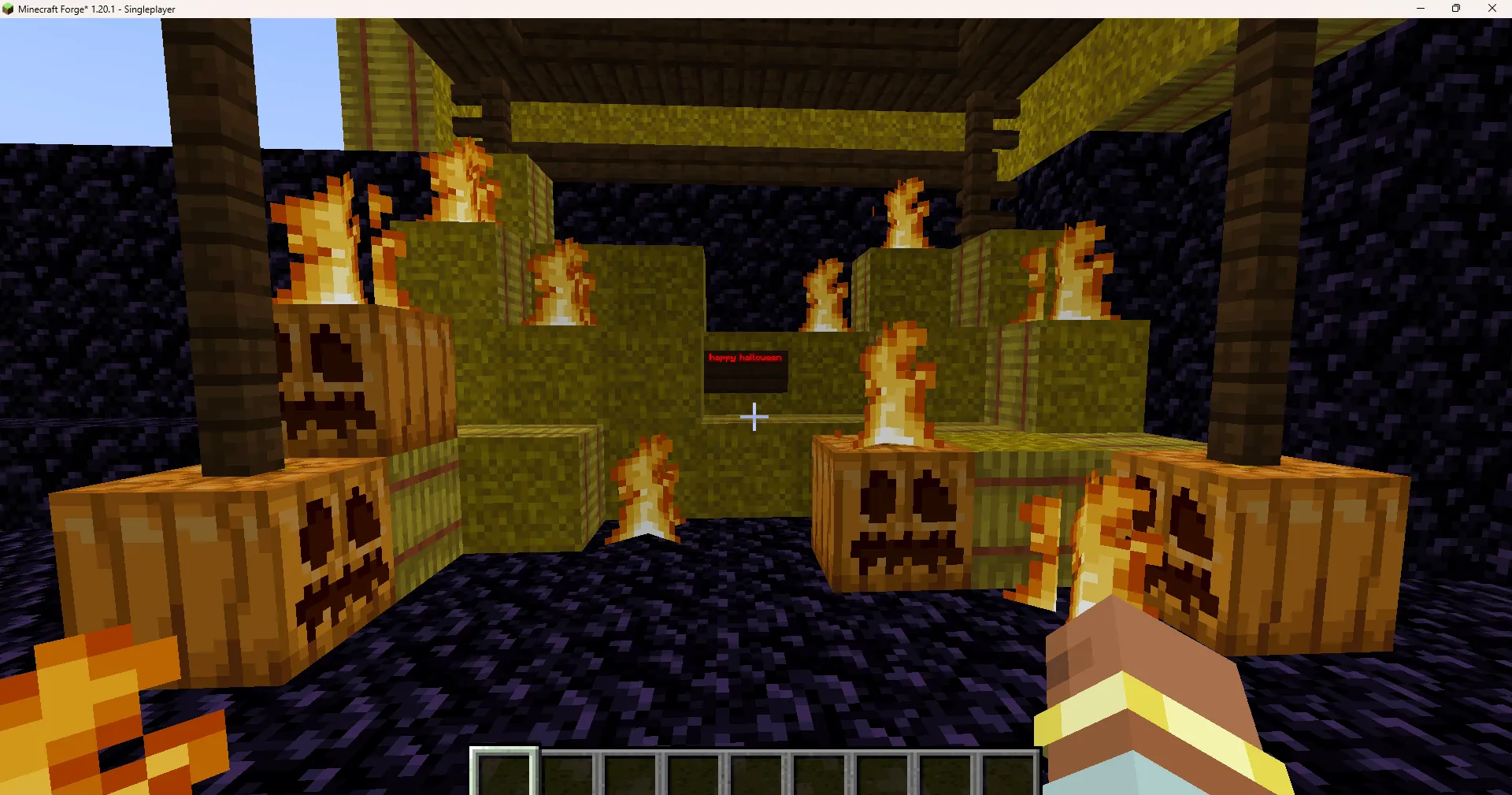Image resolution: width=1512 pixels, height=795 pixels.
Task: Click the crosshair at screen center
Action: coord(754,417)
